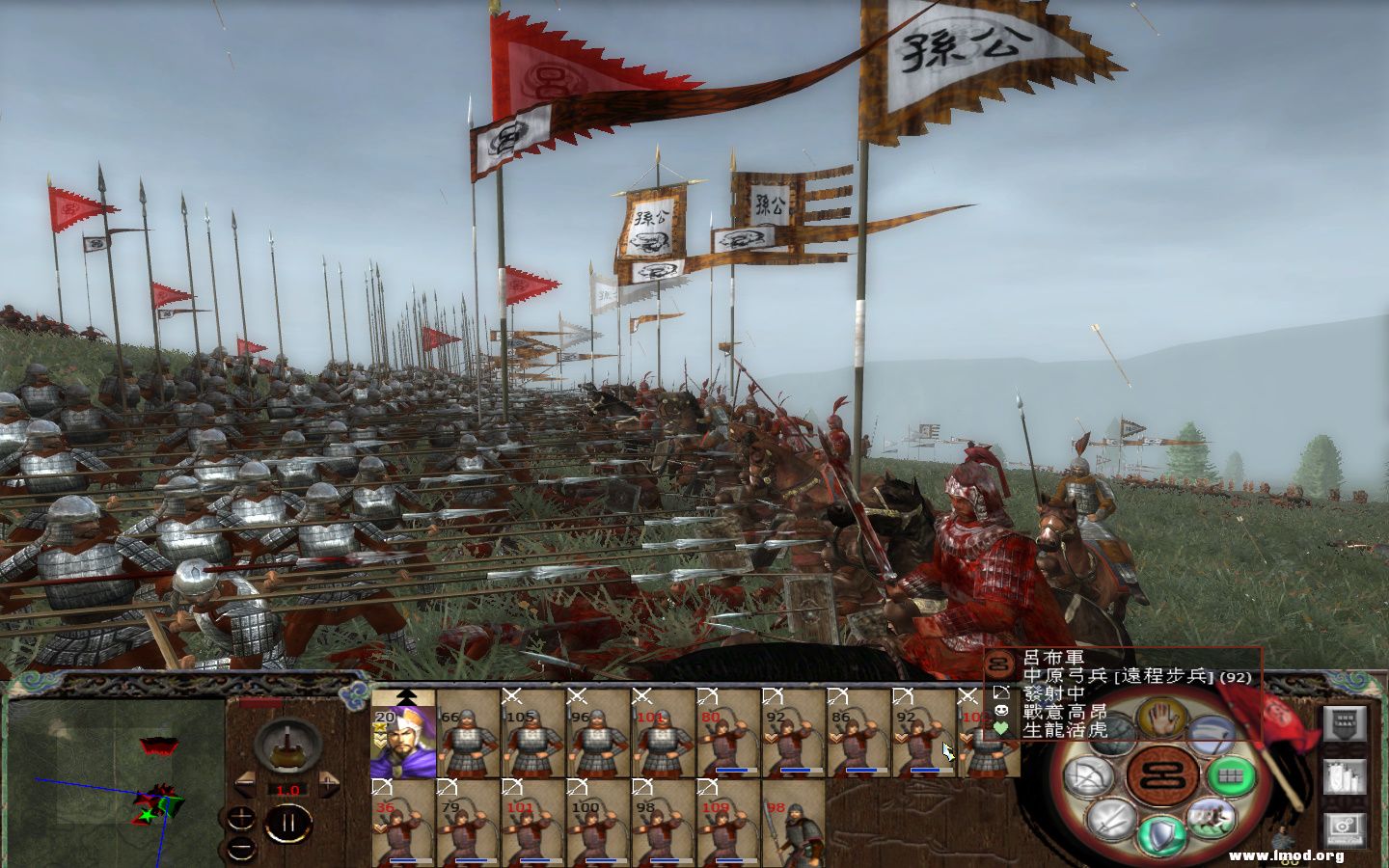The height and width of the screenshot is (868, 1389).
Task: Select the cavalry charge order icon
Action: click(x=1211, y=818)
